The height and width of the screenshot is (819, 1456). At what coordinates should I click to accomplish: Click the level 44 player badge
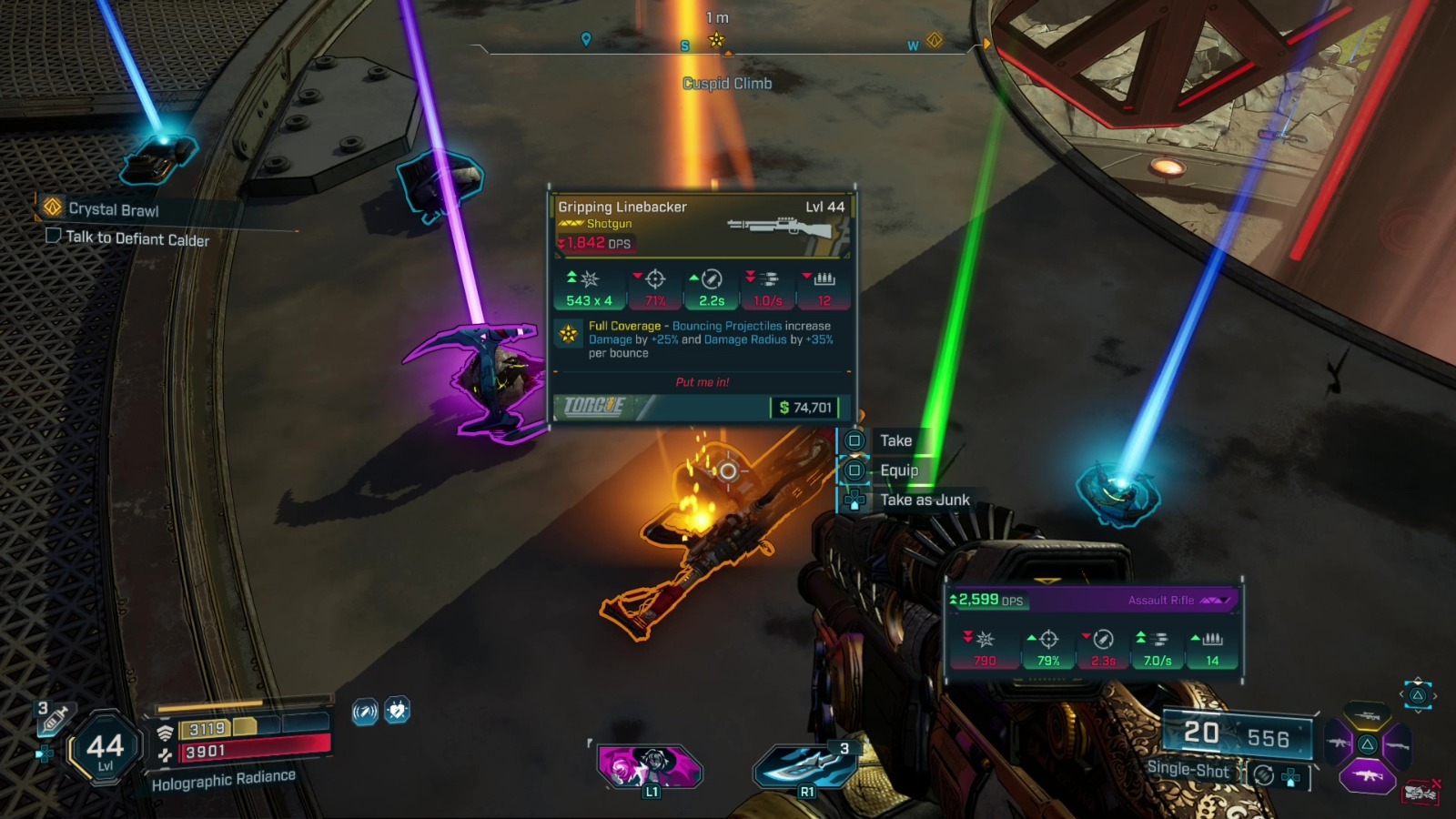[x=106, y=749]
